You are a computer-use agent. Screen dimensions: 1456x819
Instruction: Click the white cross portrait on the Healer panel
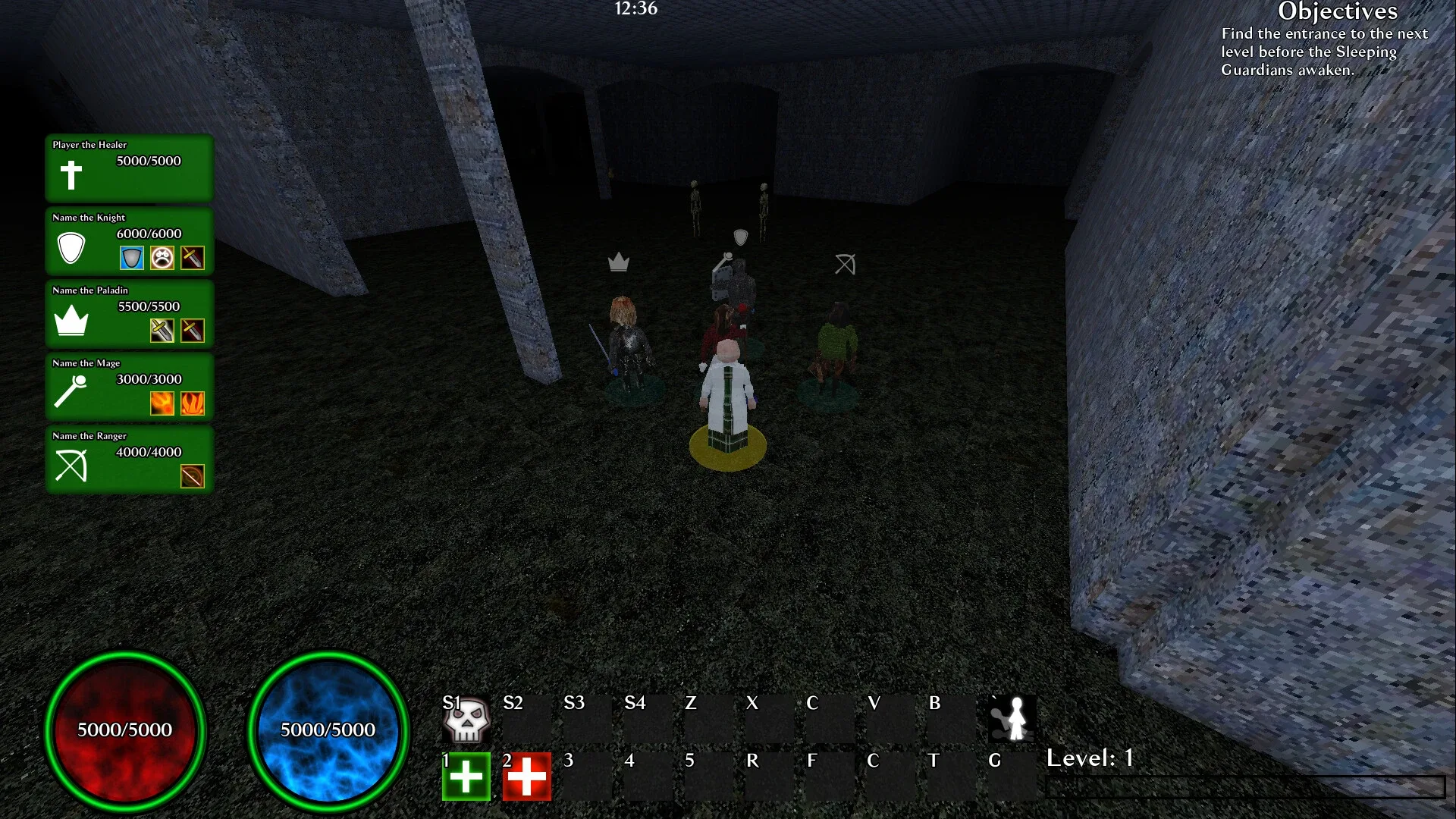click(x=71, y=173)
